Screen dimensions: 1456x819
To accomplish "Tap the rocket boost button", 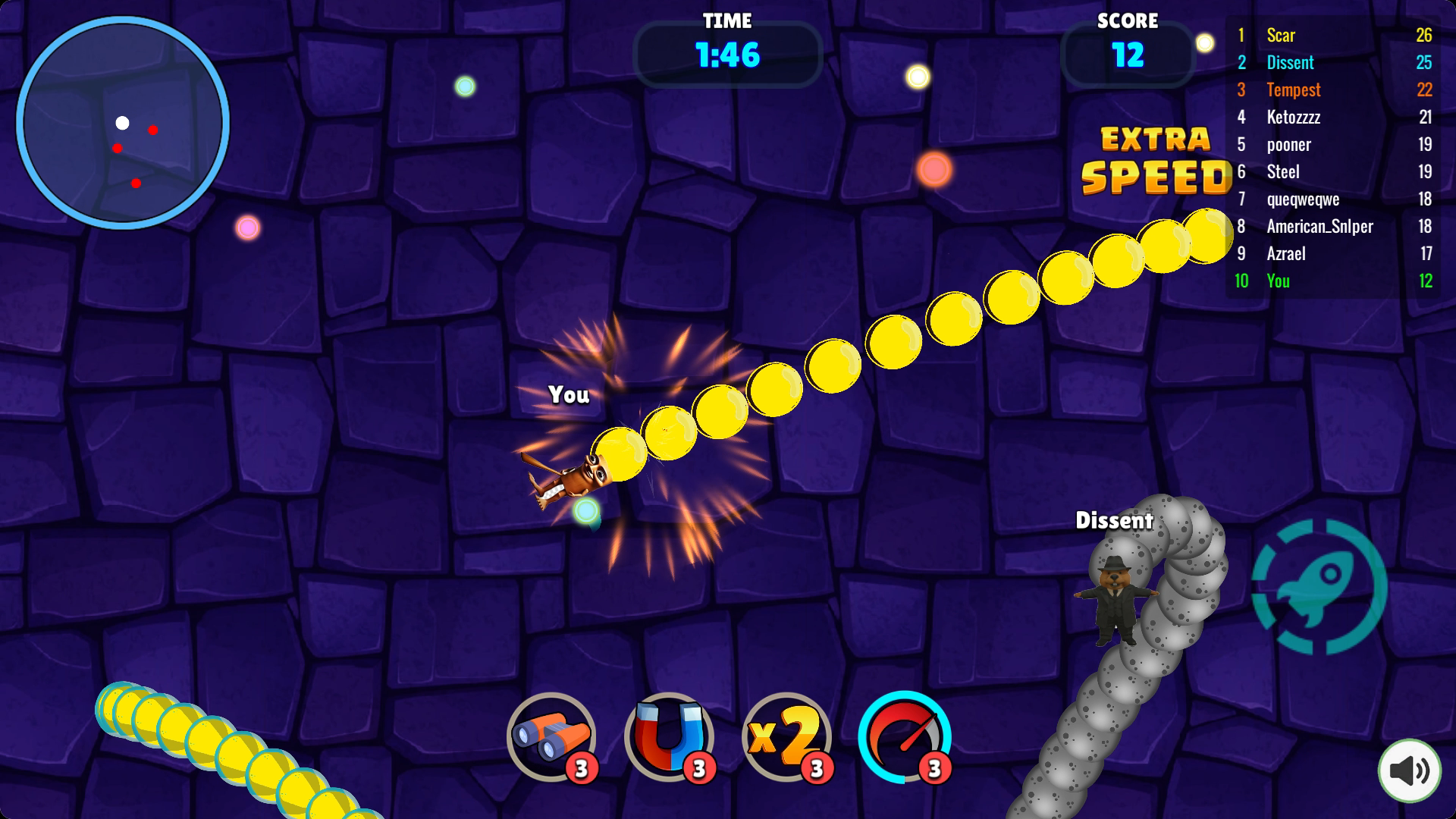I will click(1319, 586).
